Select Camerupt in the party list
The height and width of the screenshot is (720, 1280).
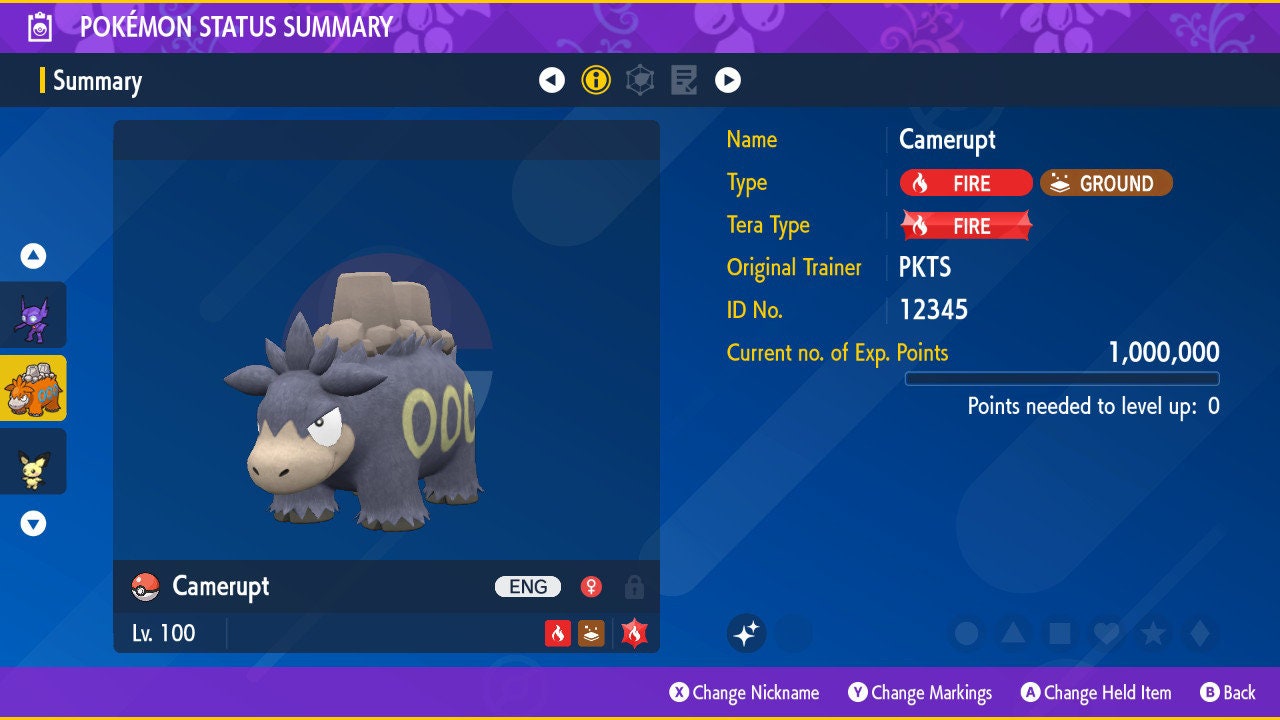[x=33, y=388]
